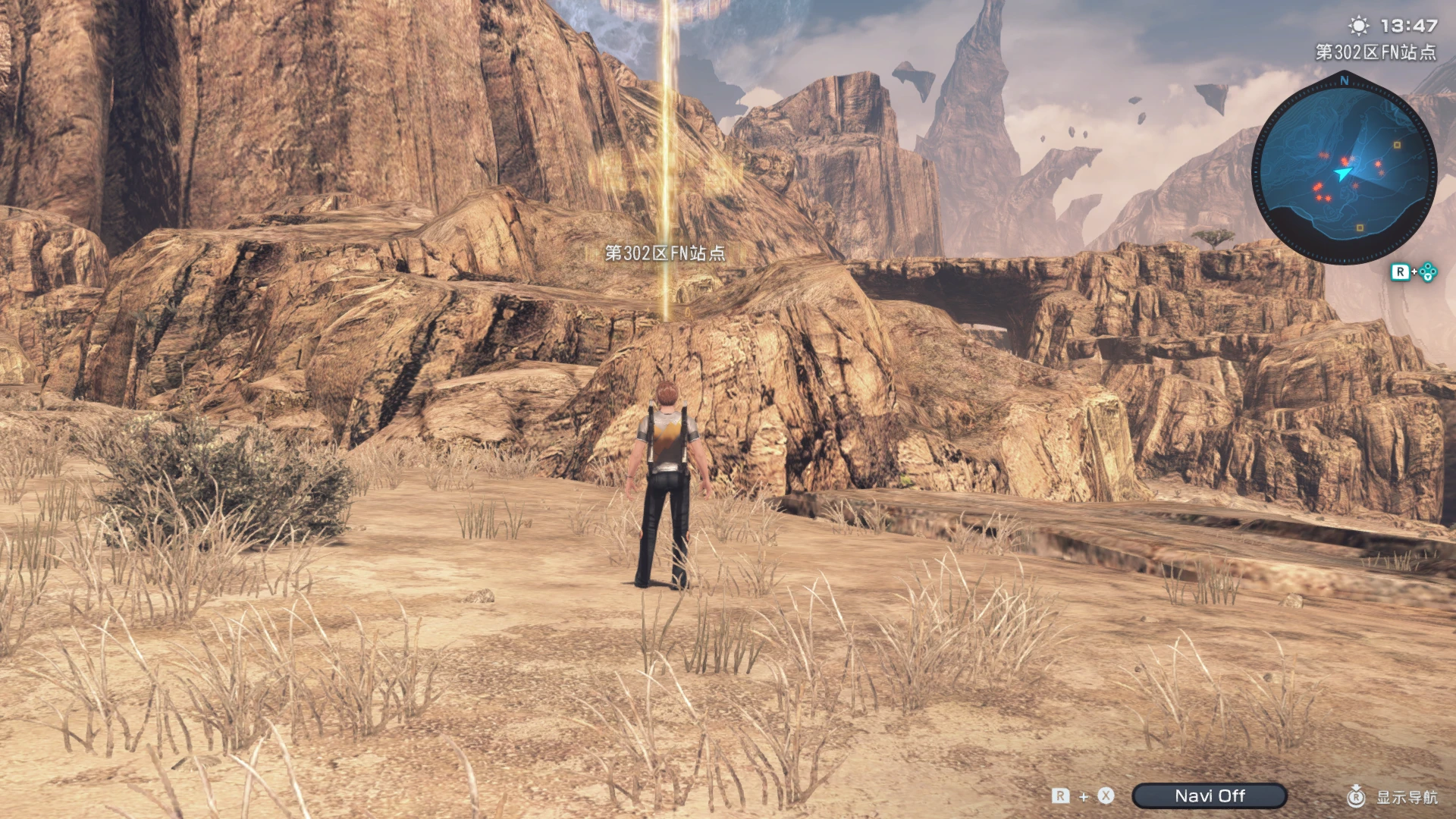Click the R button icon next to 显示导航
This screenshot has width=1456, height=819.
click(1357, 797)
